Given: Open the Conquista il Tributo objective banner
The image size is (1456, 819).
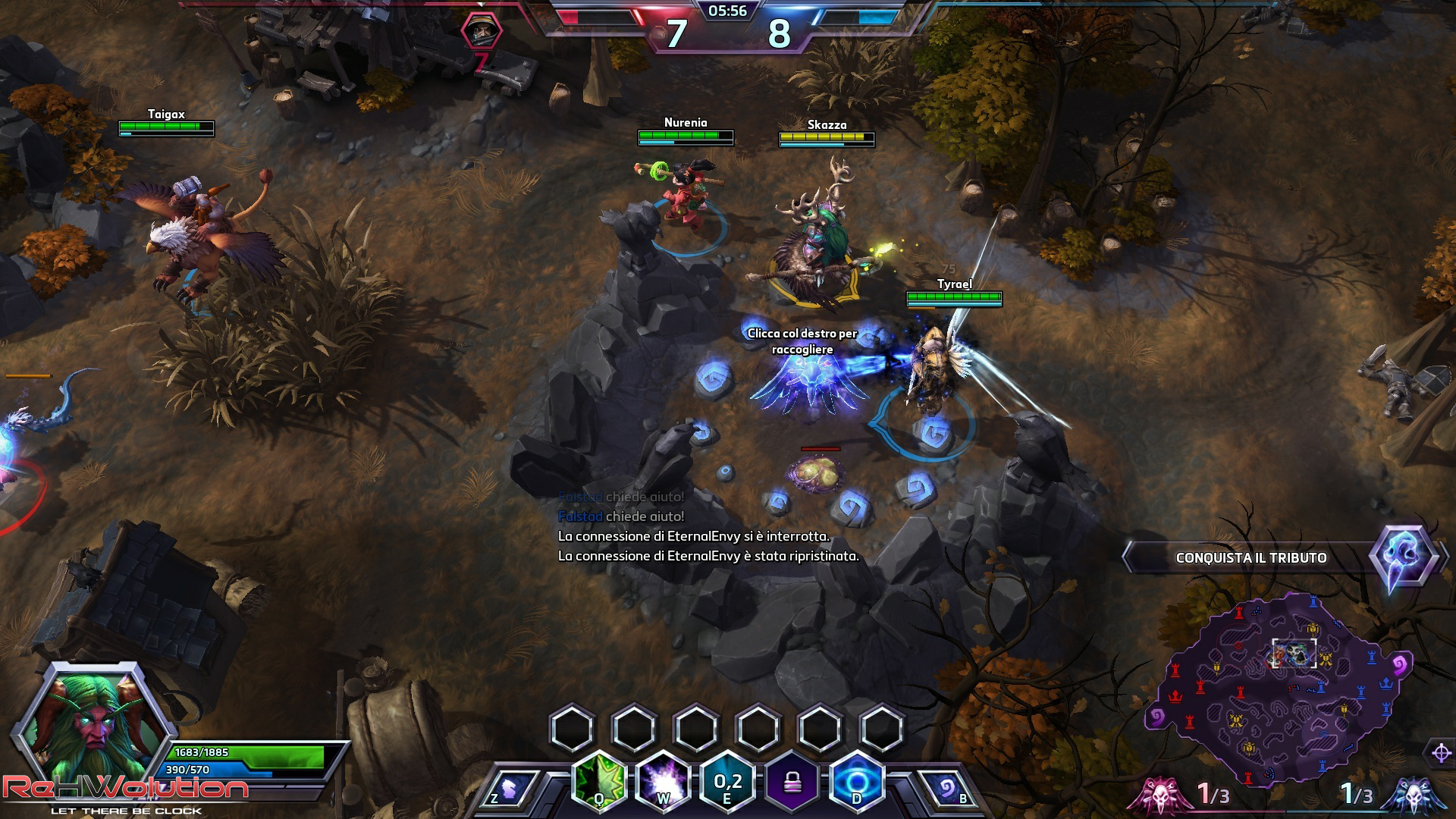Looking at the screenshot, I should [1251, 558].
